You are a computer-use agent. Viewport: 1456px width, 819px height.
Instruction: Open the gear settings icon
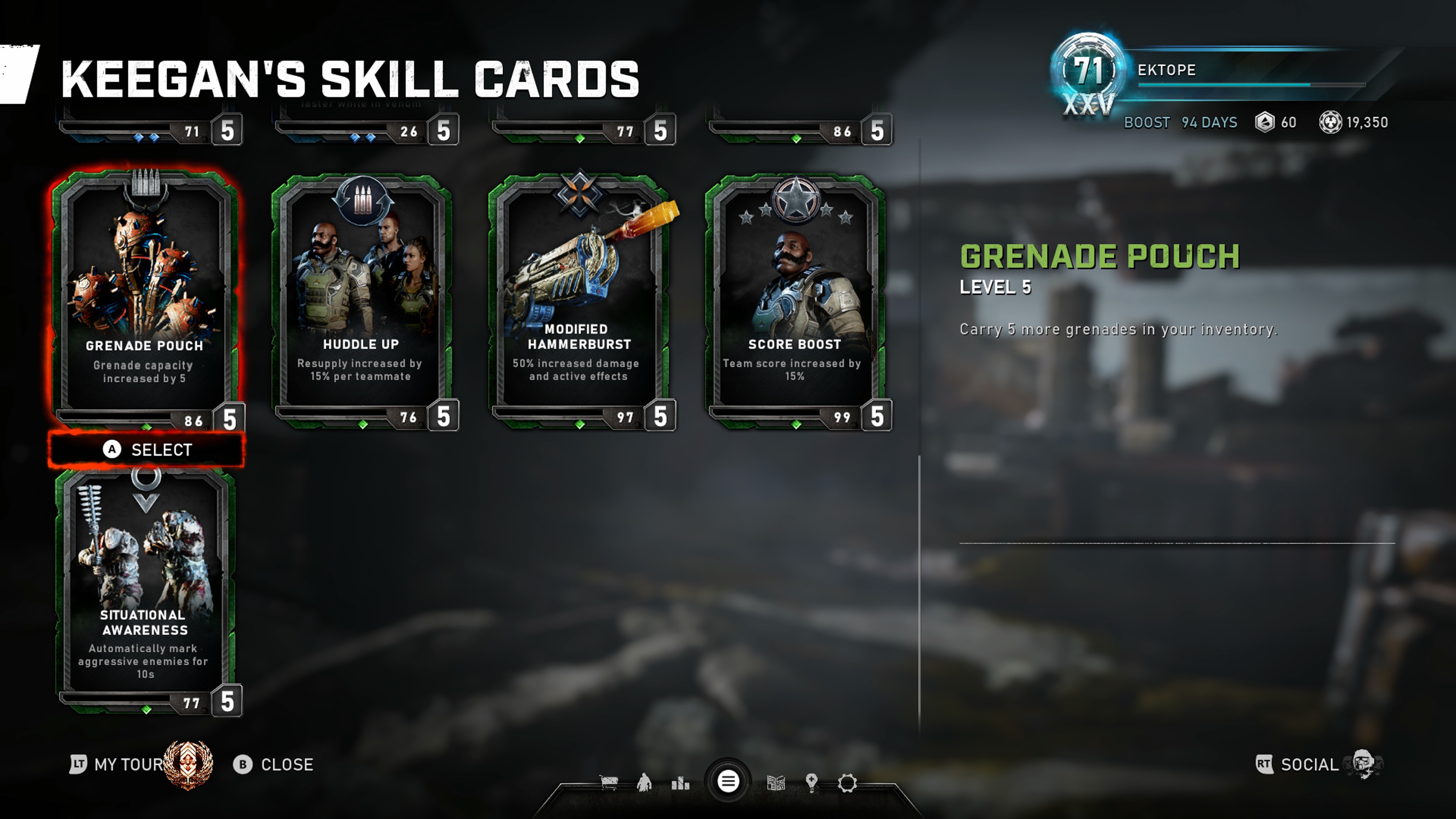[847, 783]
